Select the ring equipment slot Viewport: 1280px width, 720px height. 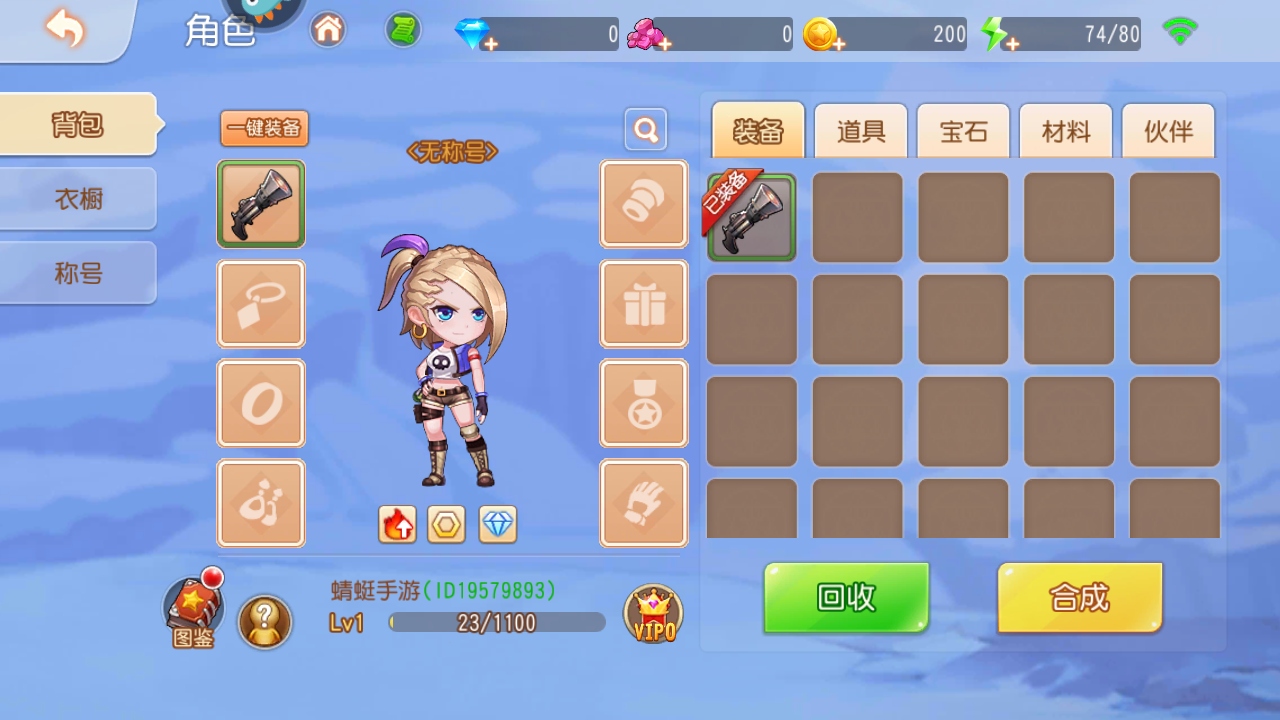260,404
